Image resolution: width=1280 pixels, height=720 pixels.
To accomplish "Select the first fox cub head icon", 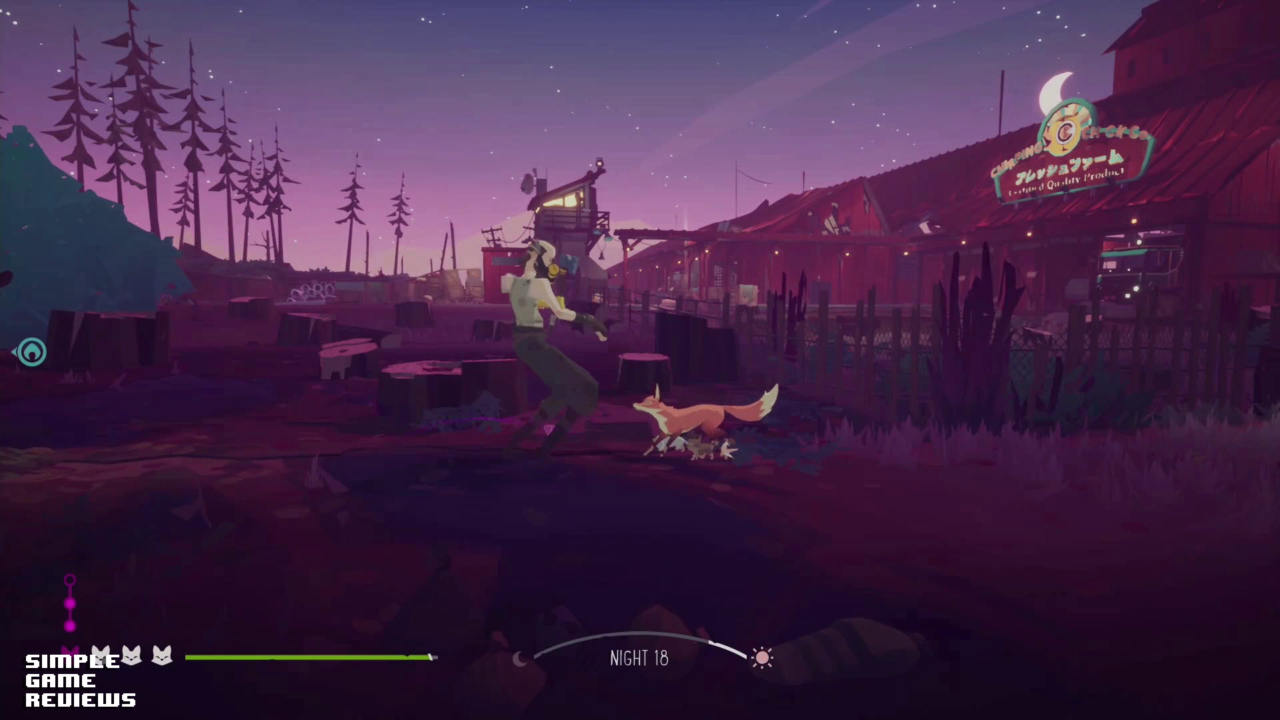I will (101, 655).
